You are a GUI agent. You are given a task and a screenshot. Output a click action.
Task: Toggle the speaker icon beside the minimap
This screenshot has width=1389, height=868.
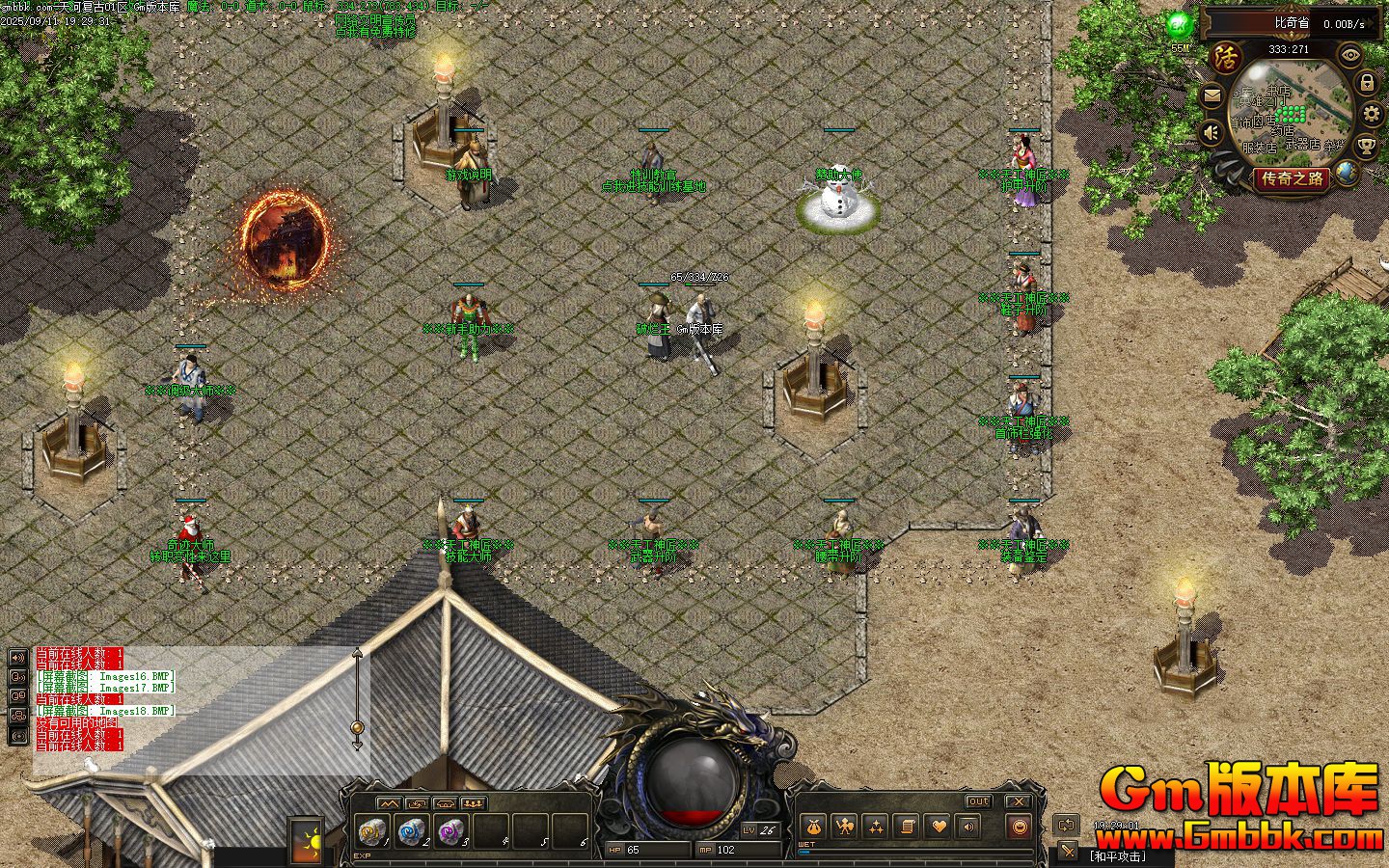point(1212,132)
